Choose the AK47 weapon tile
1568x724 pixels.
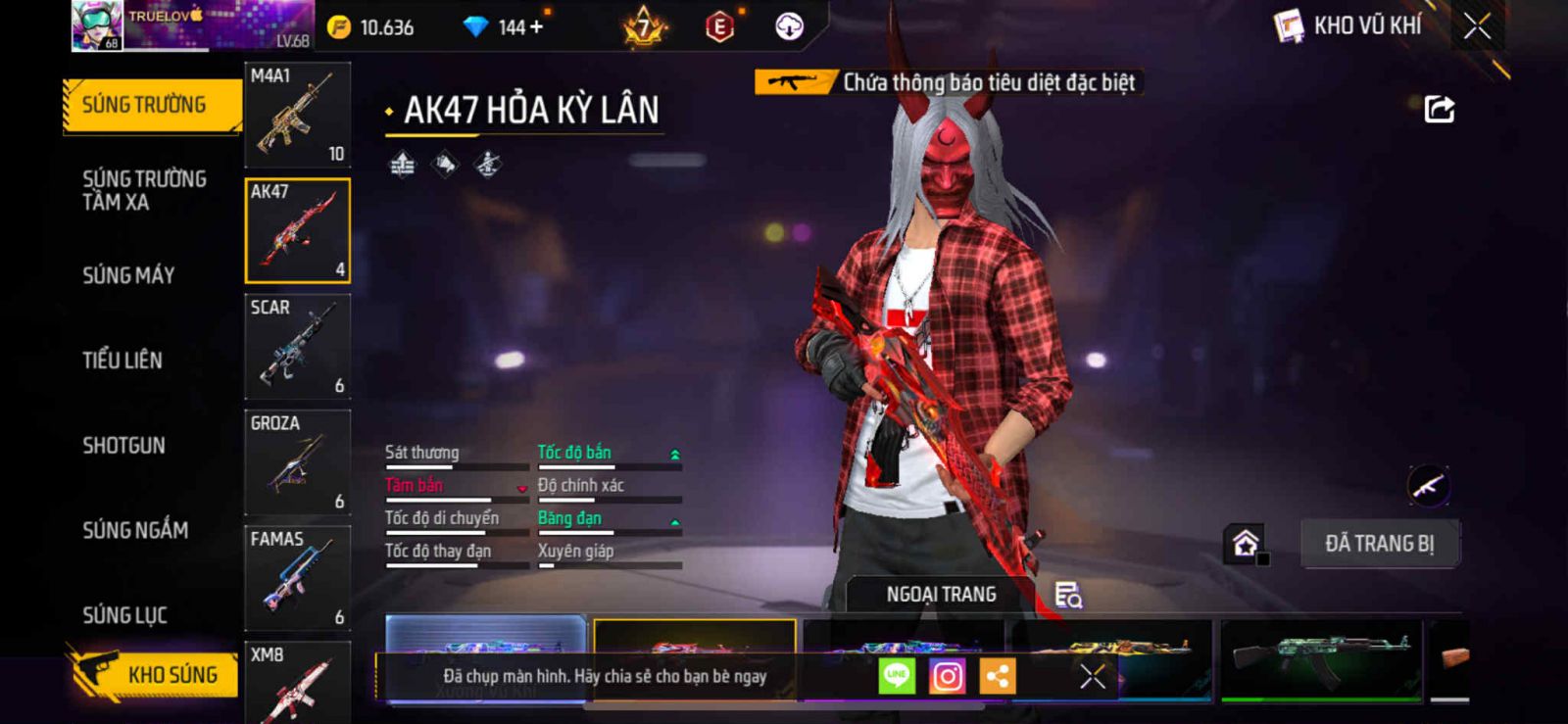point(297,231)
